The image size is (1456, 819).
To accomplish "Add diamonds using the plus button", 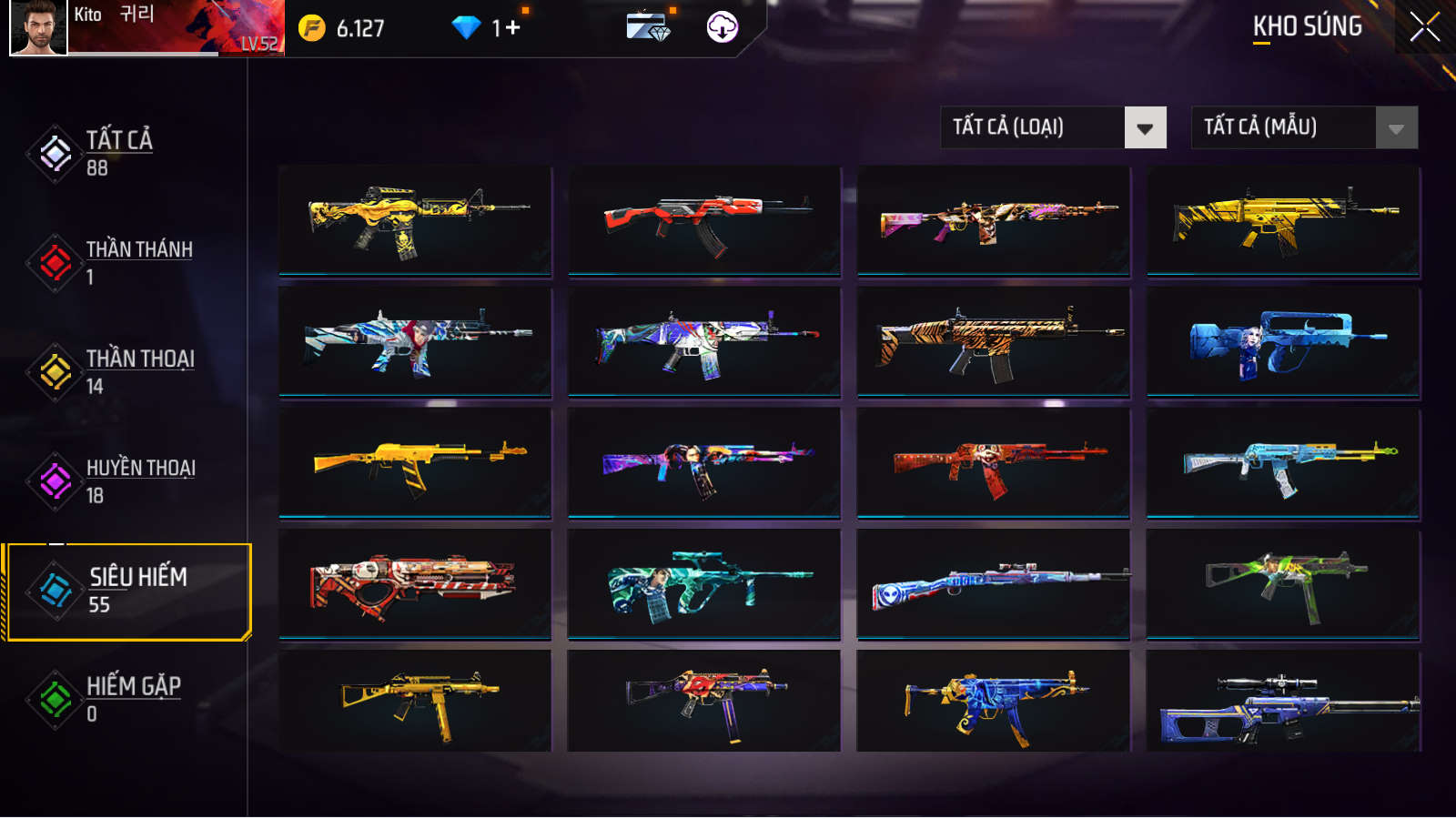I will coord(513,28).
